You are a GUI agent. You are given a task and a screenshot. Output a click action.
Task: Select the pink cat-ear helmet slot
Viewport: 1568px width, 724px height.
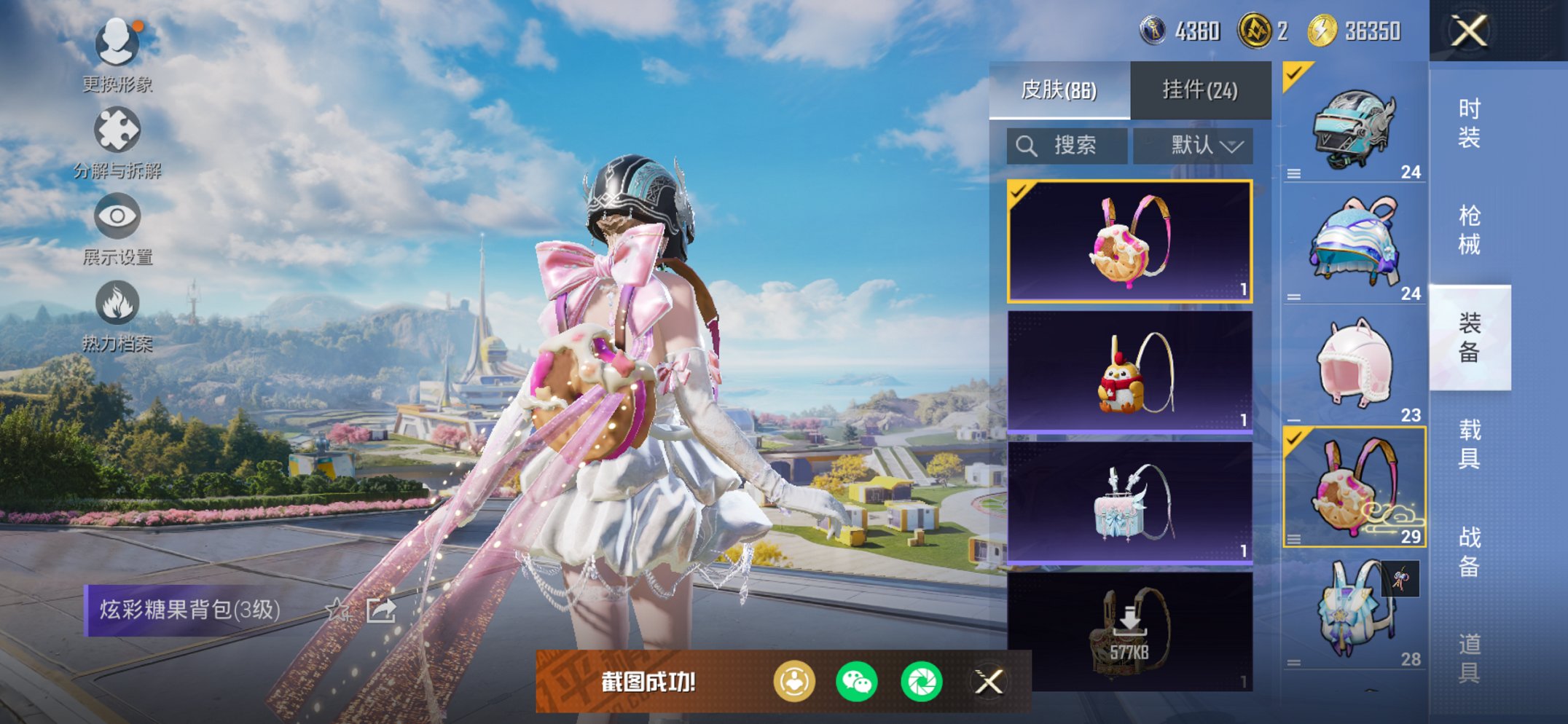[1354, 366]
